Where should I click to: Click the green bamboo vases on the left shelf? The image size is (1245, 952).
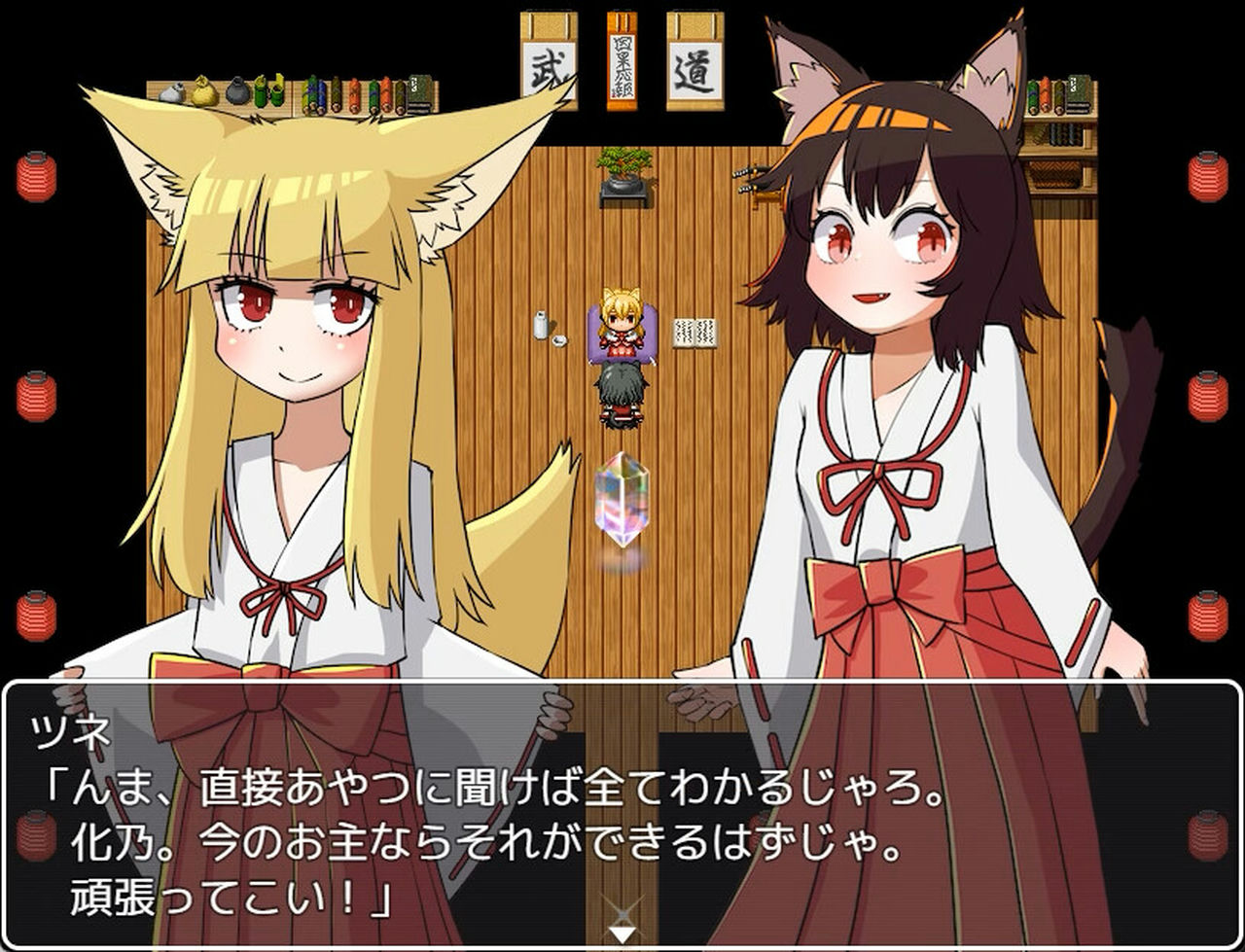[267, 92]
